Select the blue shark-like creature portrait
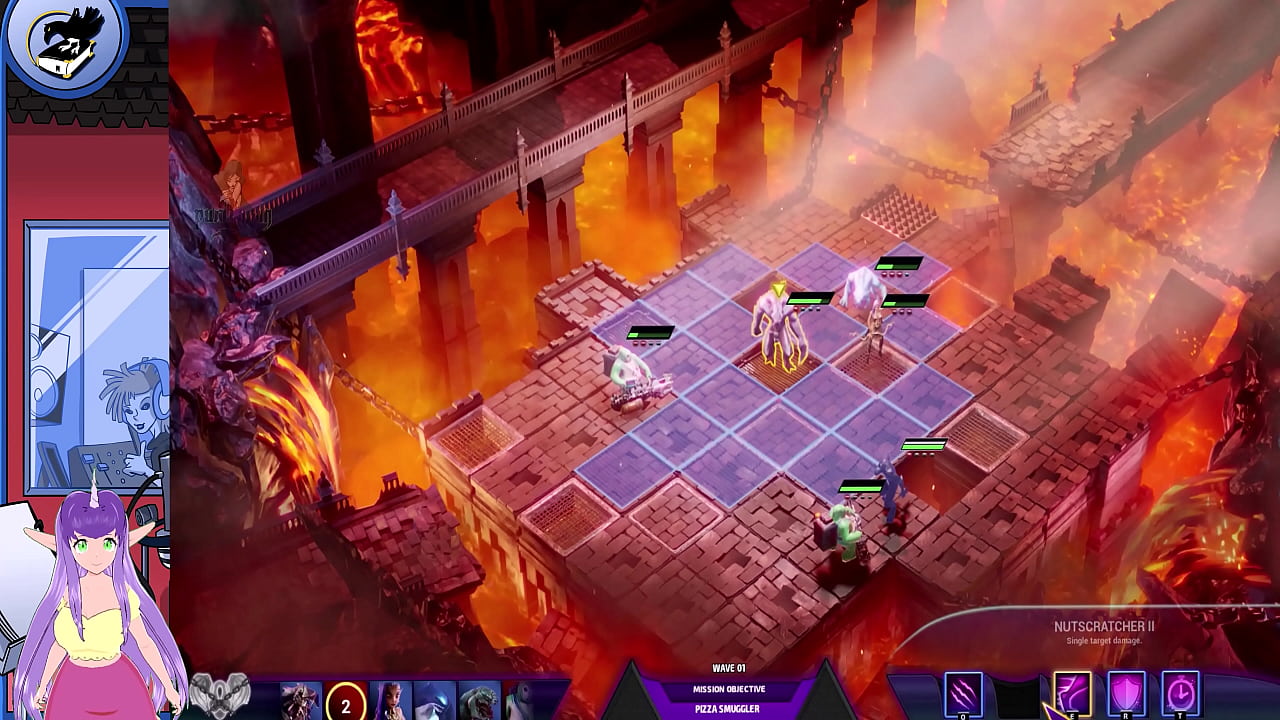This screenshot has width=1280, height=720. pyautogui.click(x=435, y=700)
